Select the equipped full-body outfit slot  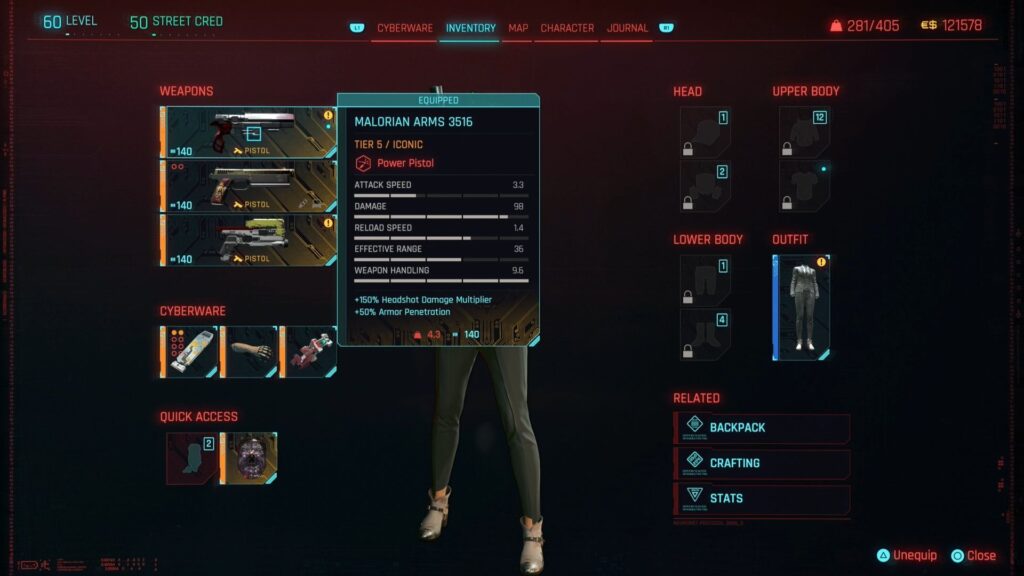[802, 307]
